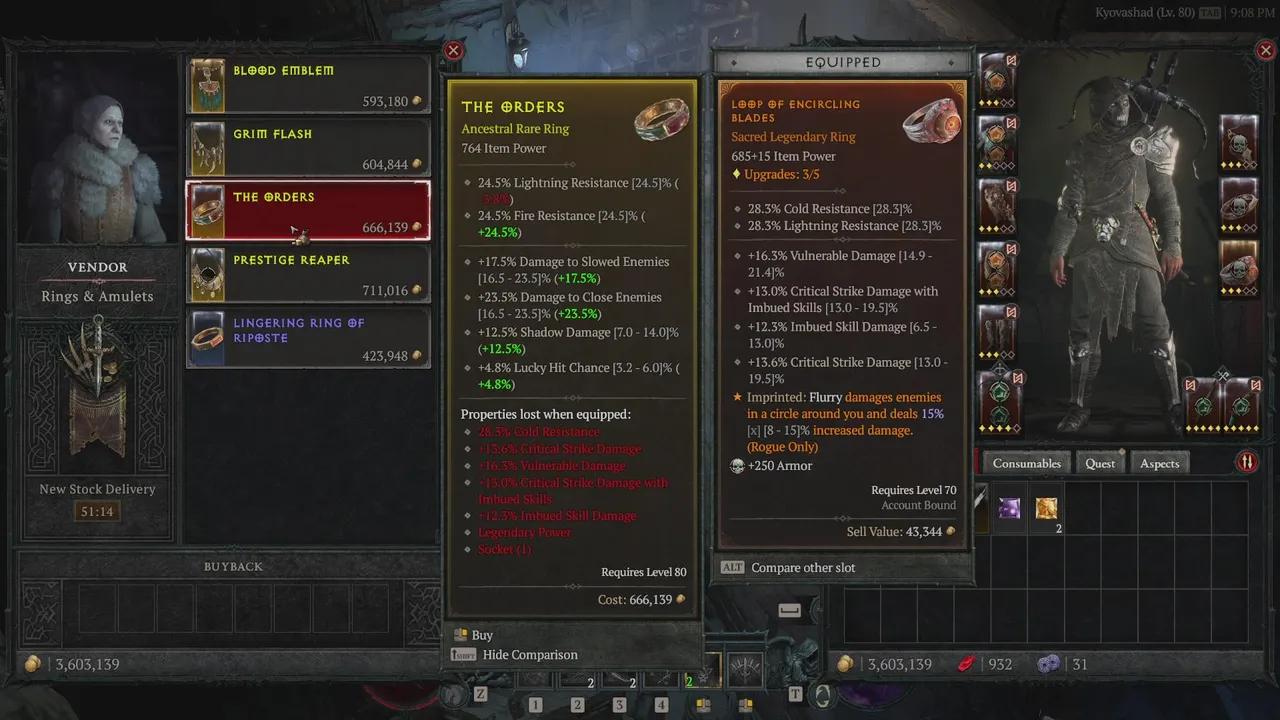Viewport: 1280px width, 720px height.
Task: Pick the Lingering Ring of Riposte
Action: [308, 337]
